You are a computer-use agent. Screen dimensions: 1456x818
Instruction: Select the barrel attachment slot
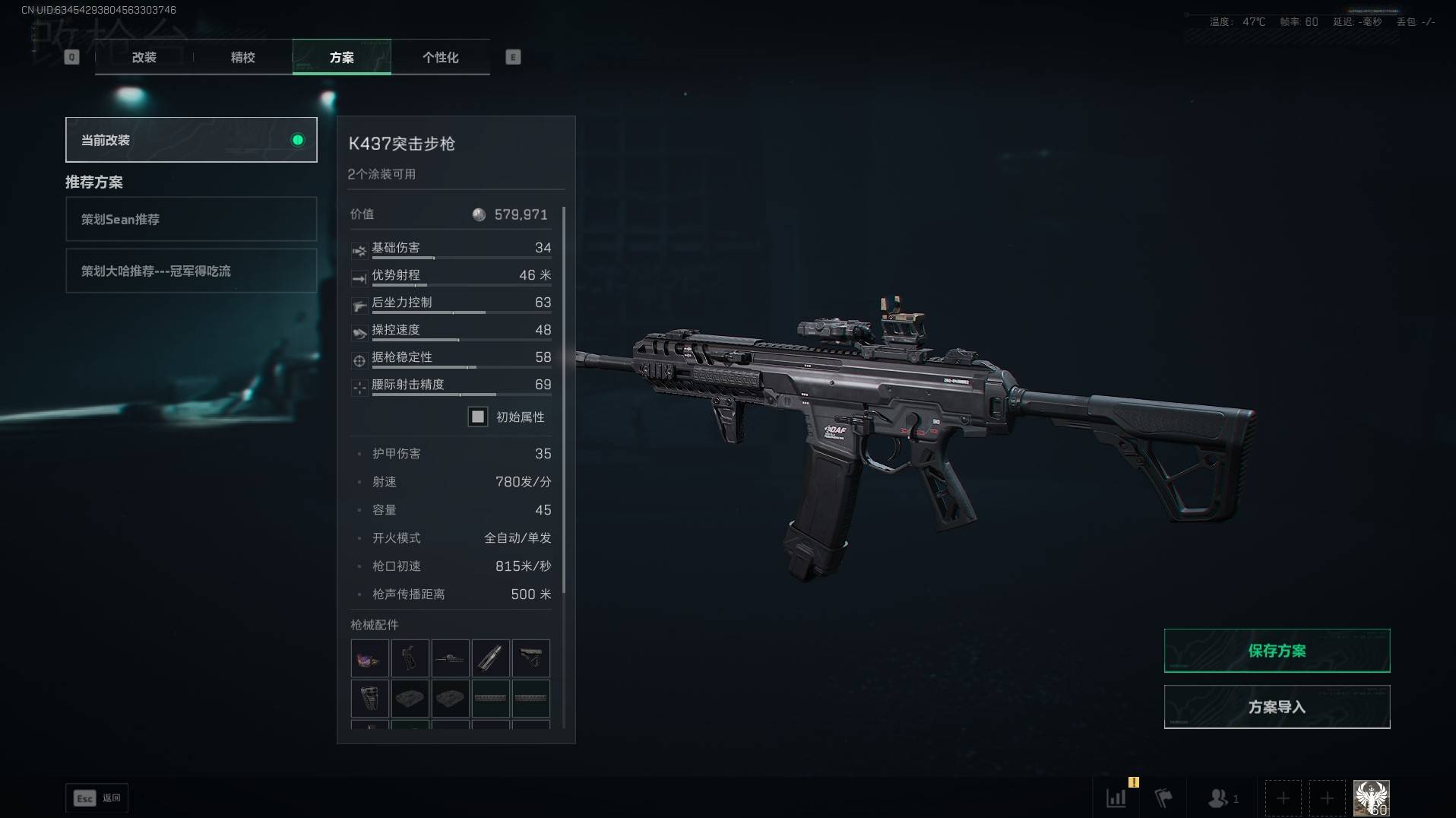pyautogui.click(x=450, y=658)
